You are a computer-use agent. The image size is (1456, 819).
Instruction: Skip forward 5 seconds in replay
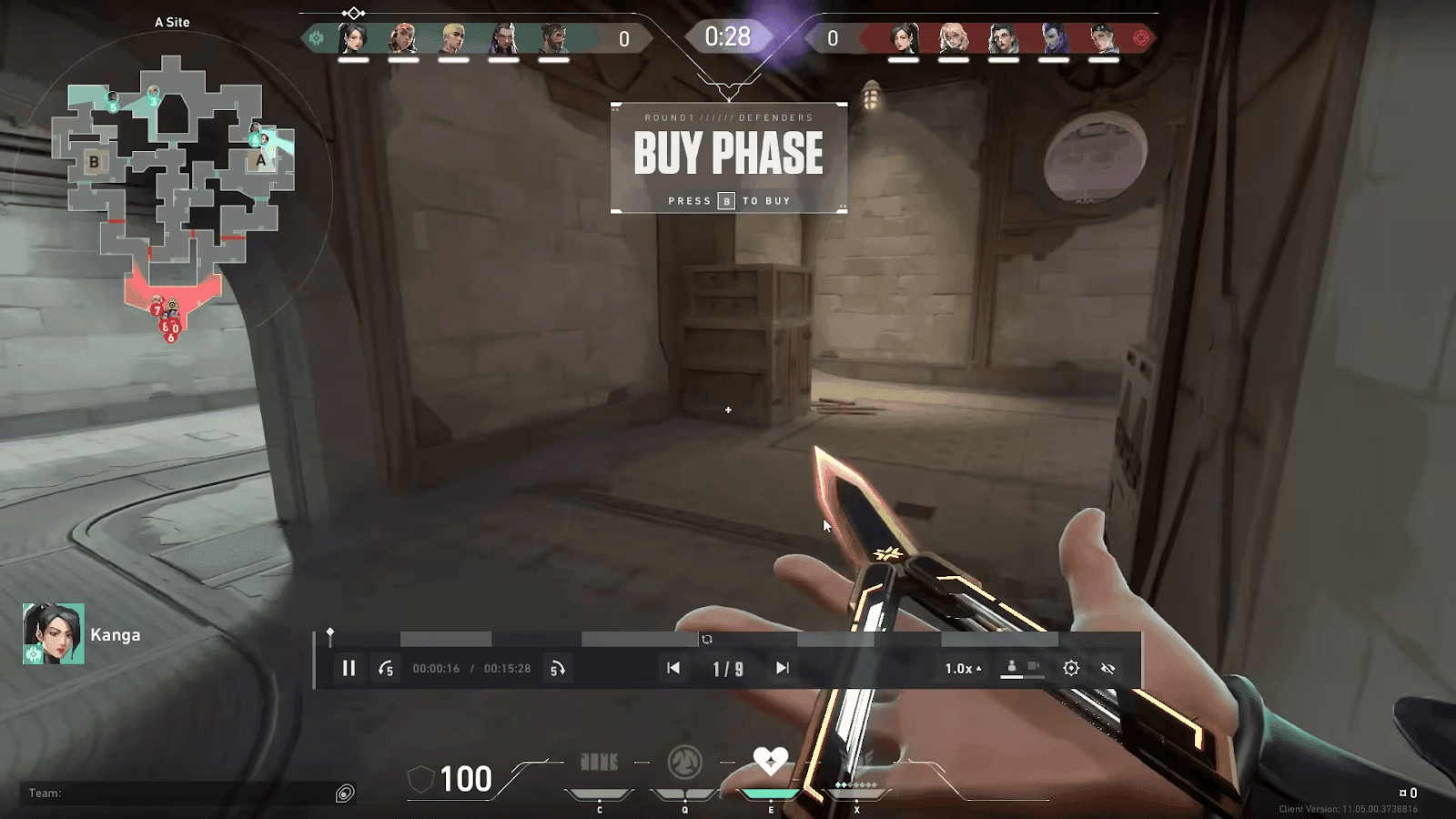click(x=557, y=669)
